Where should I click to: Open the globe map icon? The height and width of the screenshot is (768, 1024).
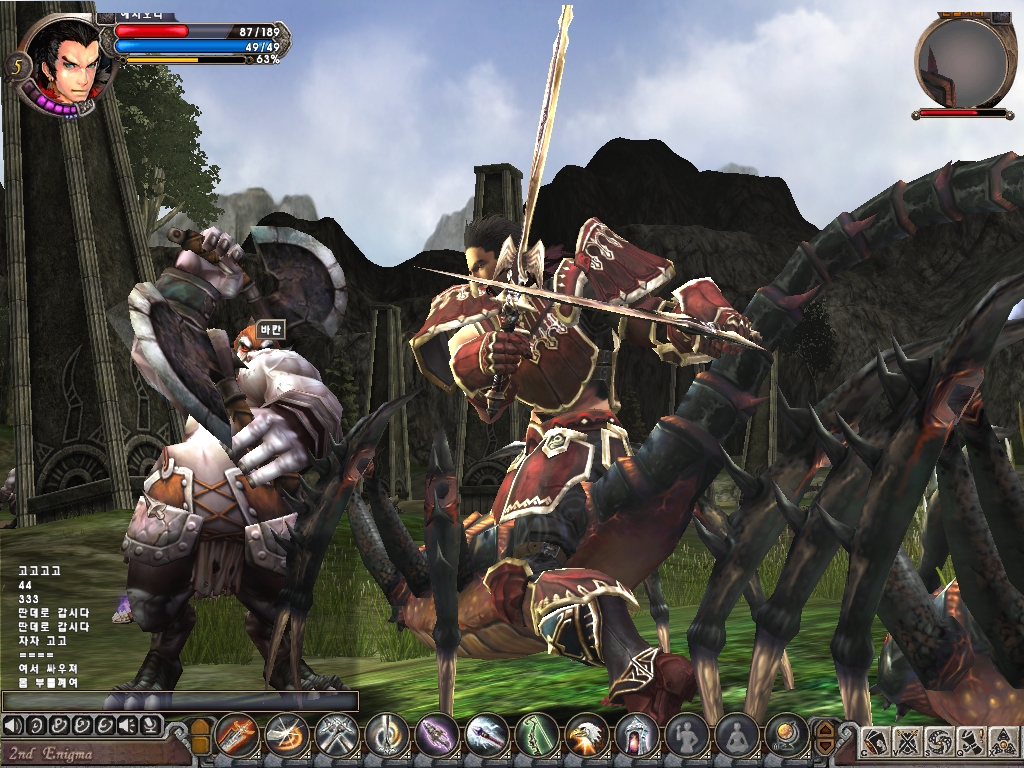pyautogui.click(x=787, y=737)
